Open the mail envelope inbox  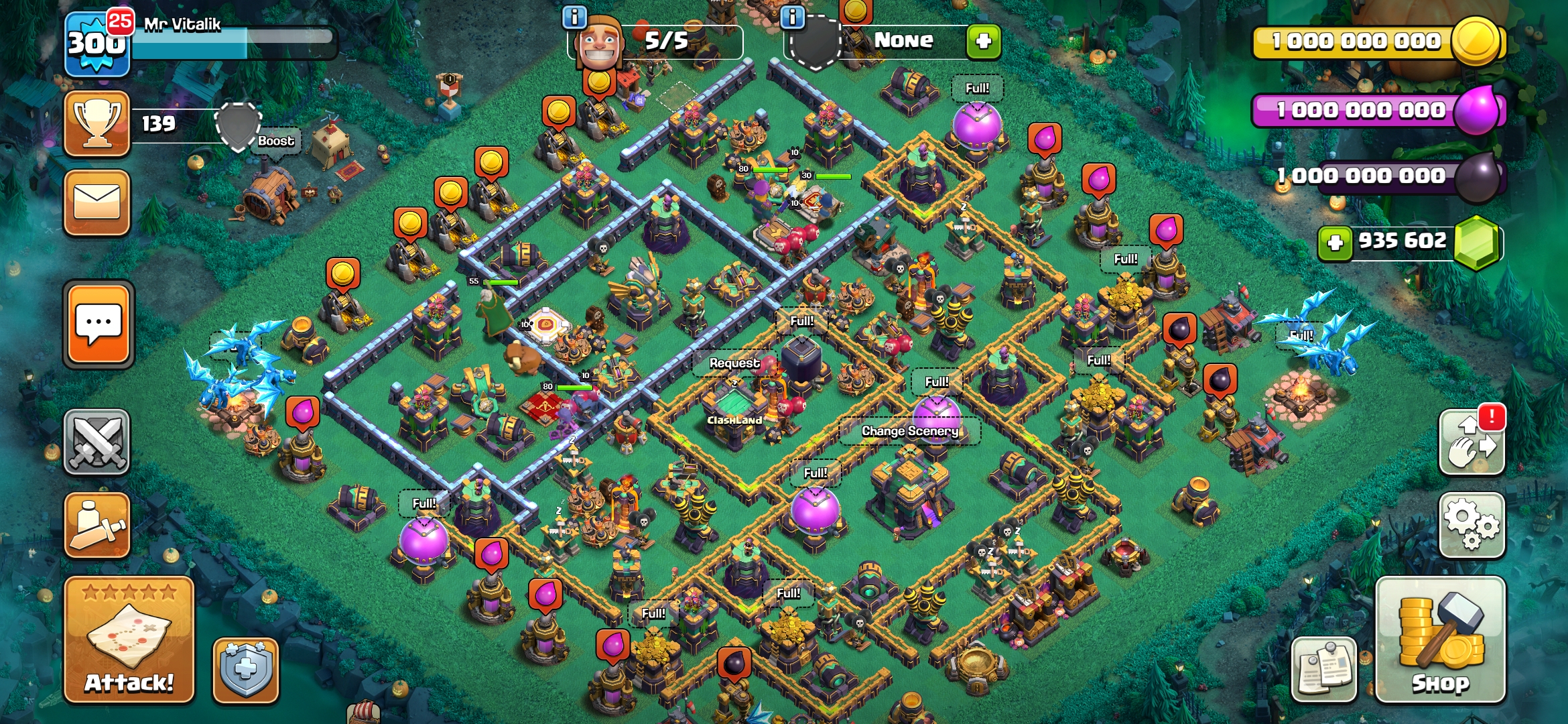click(97, 203)
